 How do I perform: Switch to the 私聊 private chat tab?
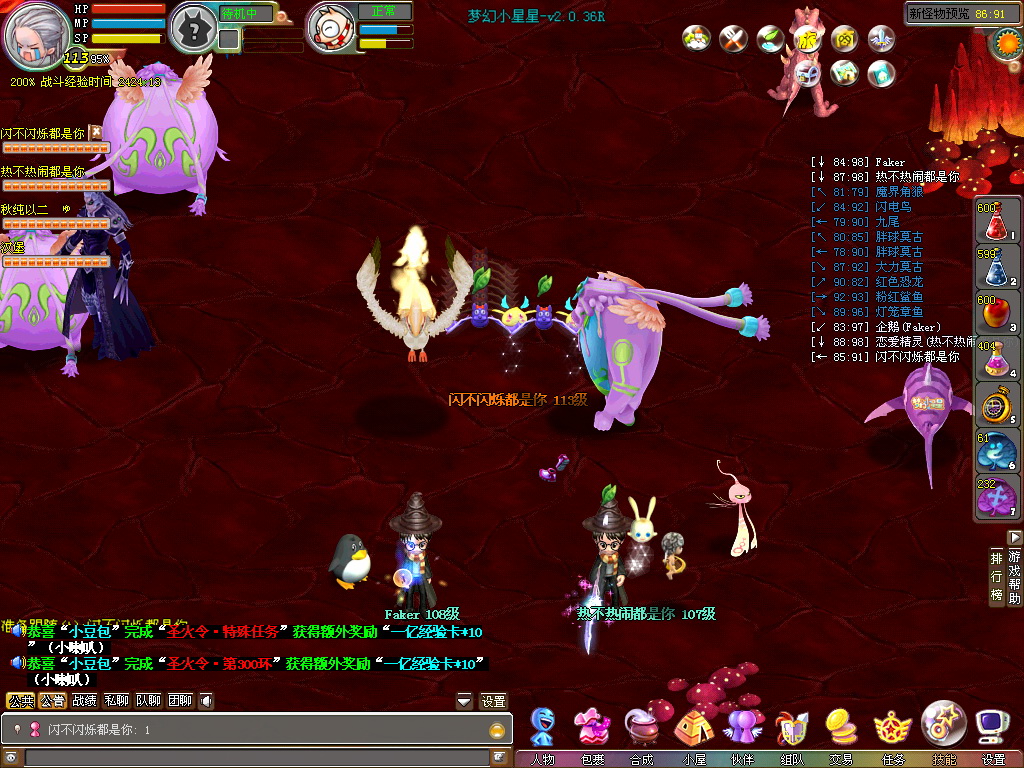(116, 701)
